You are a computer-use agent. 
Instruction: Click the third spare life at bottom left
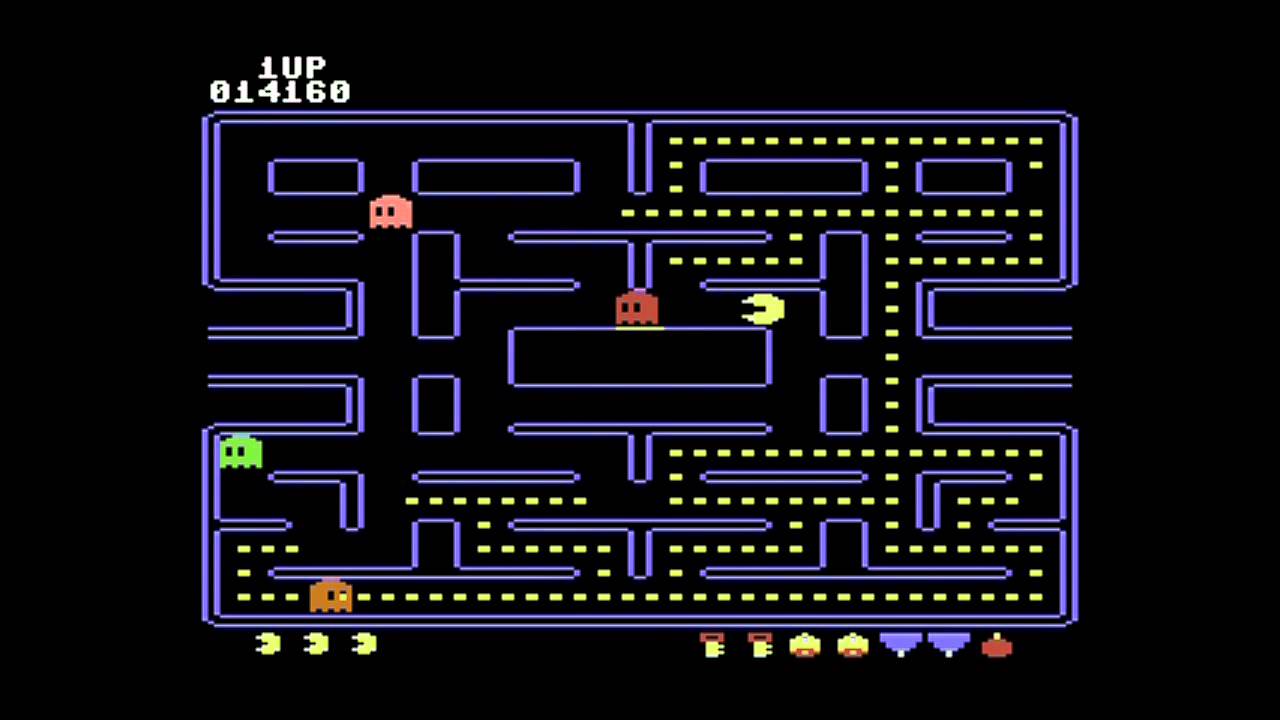point(364,645)
